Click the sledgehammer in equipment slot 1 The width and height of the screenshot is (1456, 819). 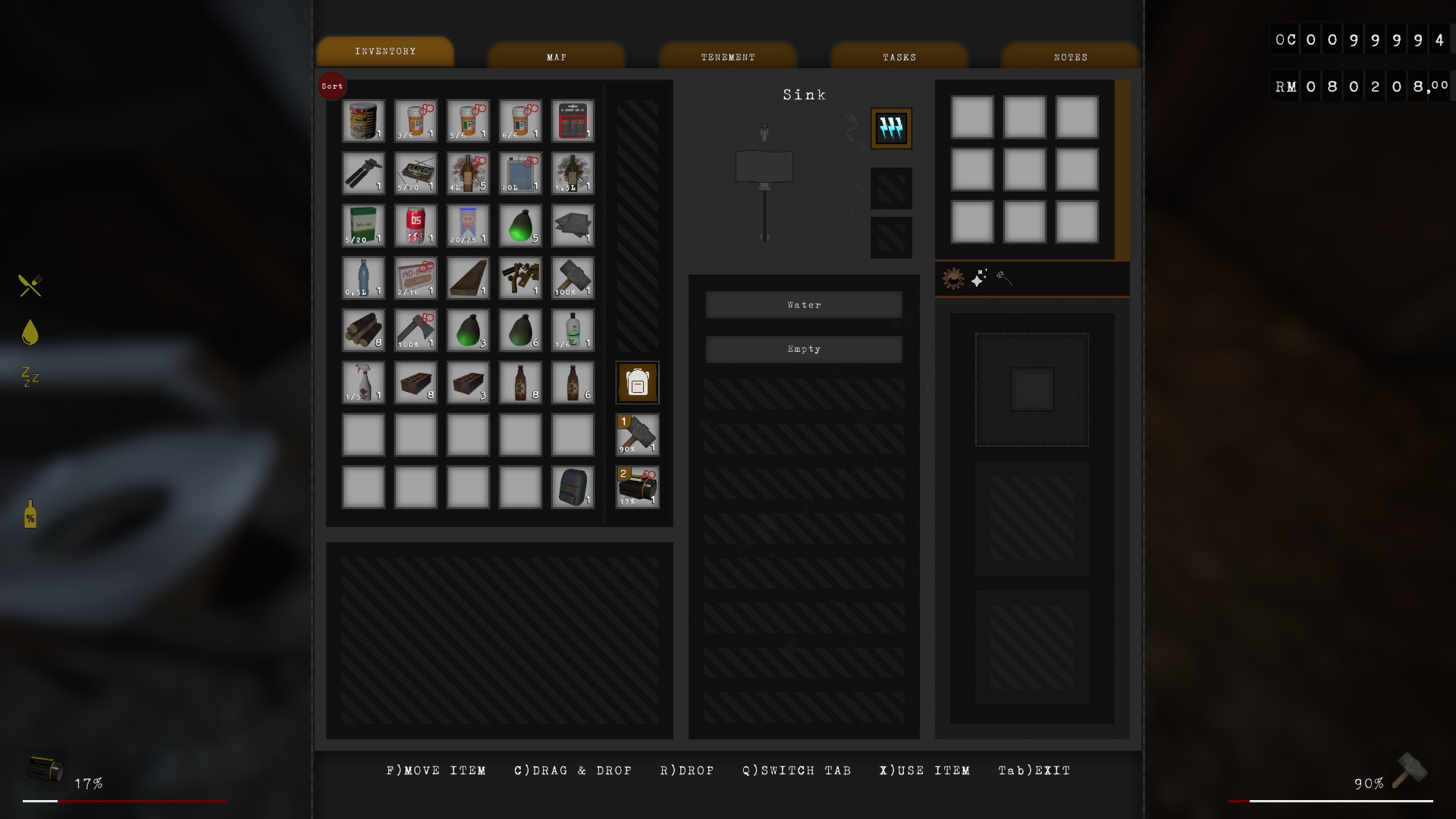pos(637,435)
